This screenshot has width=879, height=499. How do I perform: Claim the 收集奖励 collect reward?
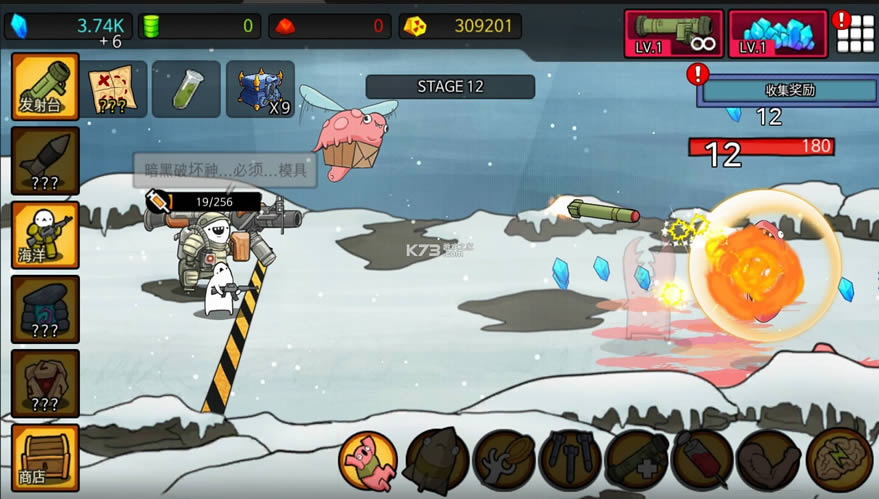[789, 90]
